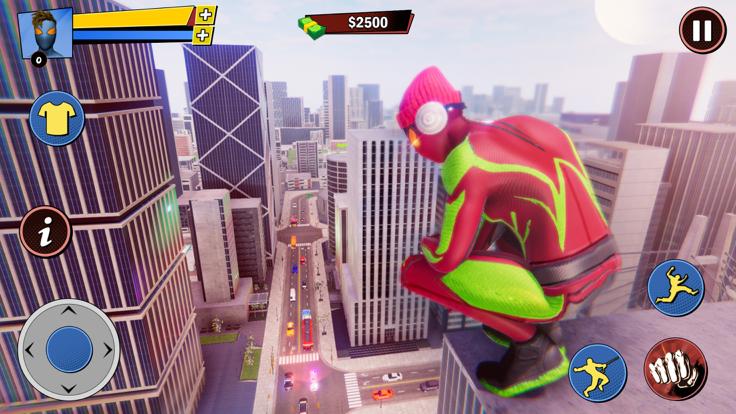
Task: Show the info panel via the 'i' icon
Action: click(46, 232)
